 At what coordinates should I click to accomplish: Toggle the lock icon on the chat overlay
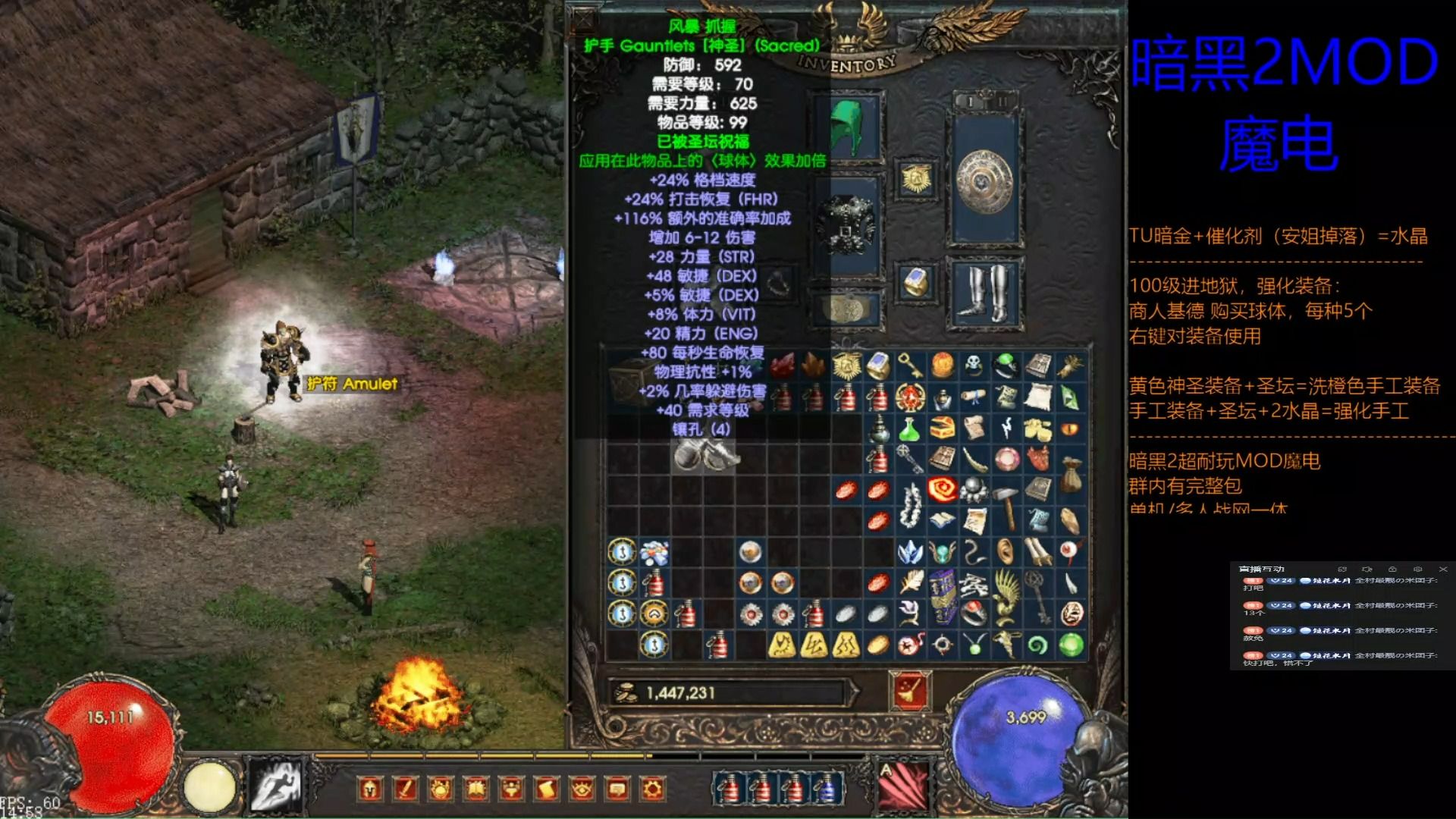[1394, 570]
